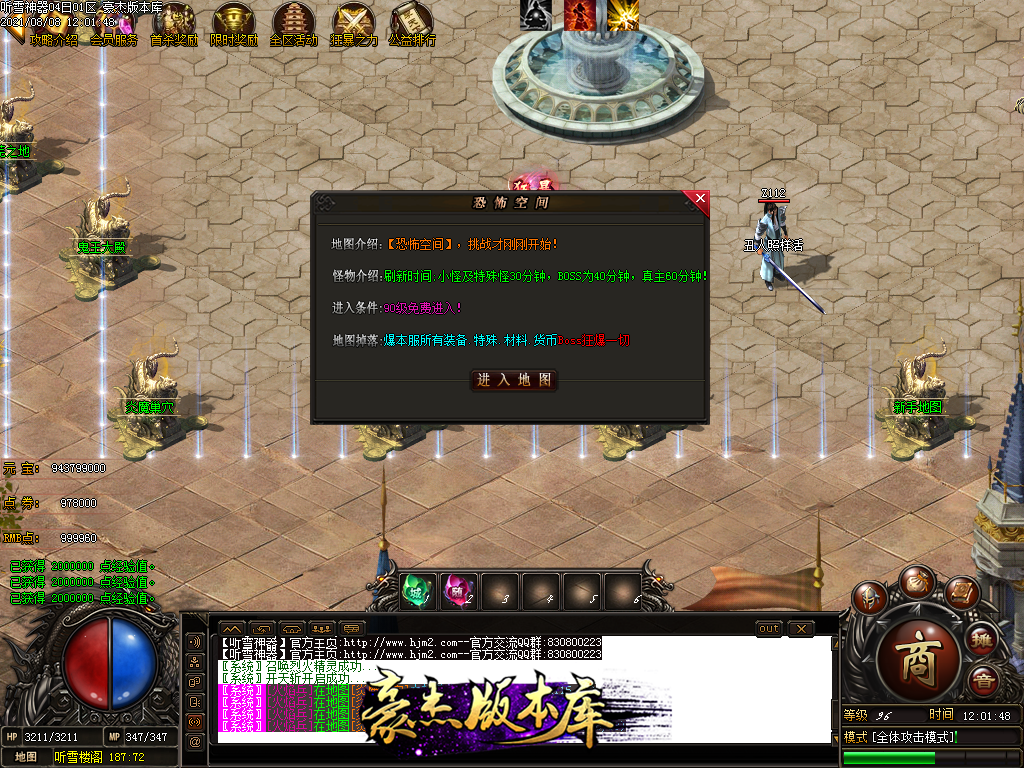Open the bag inventory pouch icon

pos(917,581)
